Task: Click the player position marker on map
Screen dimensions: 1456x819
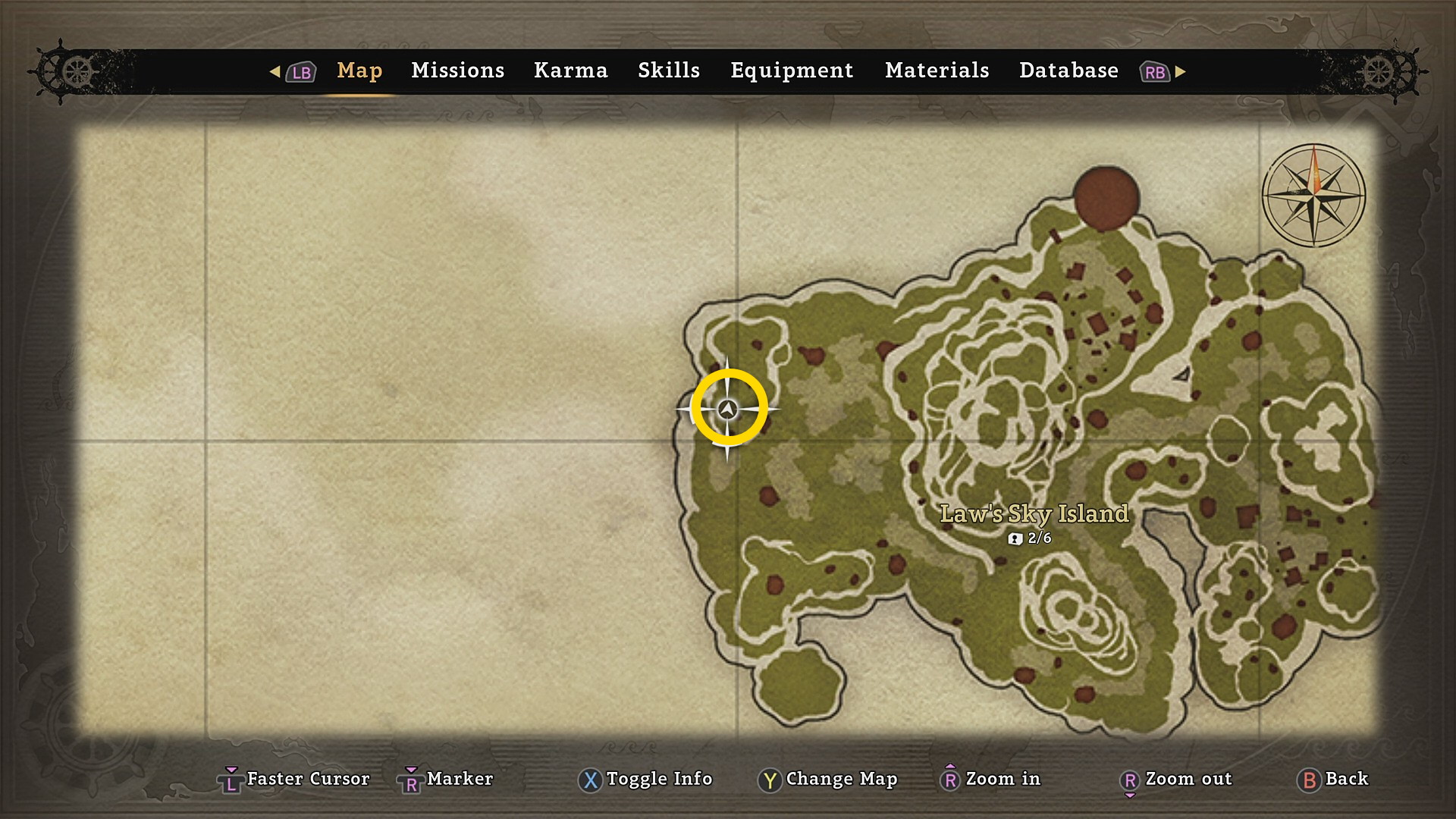Action: (x=728, y=409)
